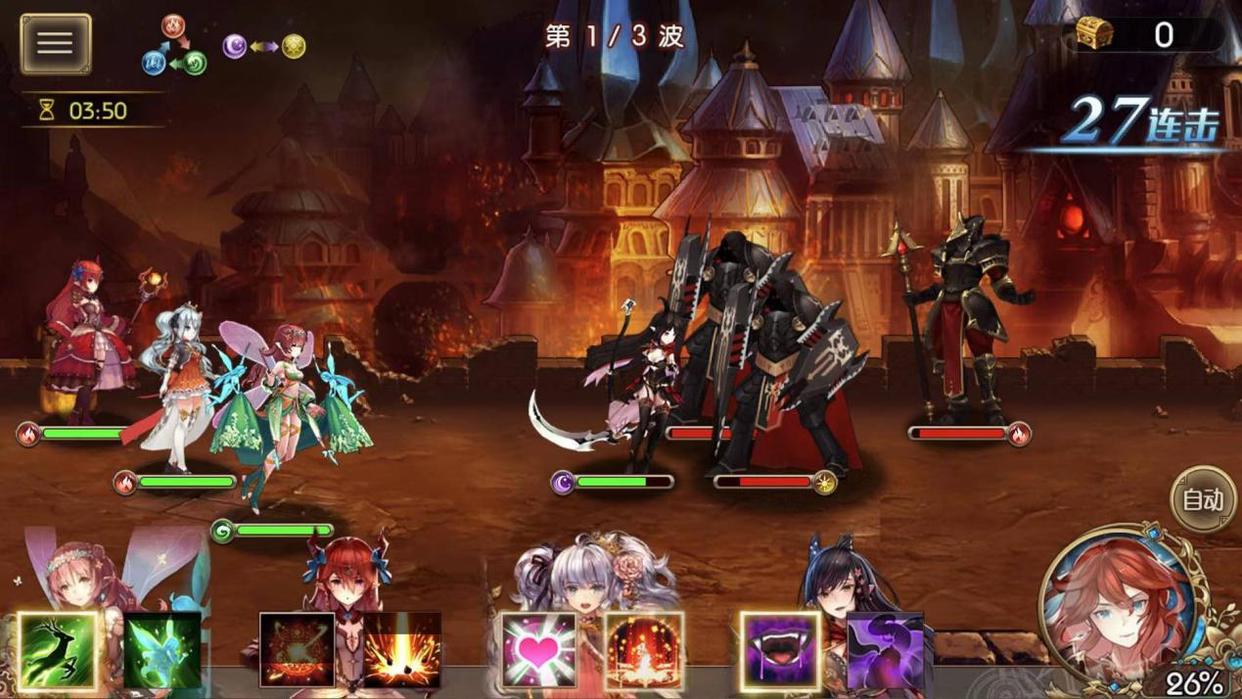Click the fire-water-wind element chart icon

173,46
